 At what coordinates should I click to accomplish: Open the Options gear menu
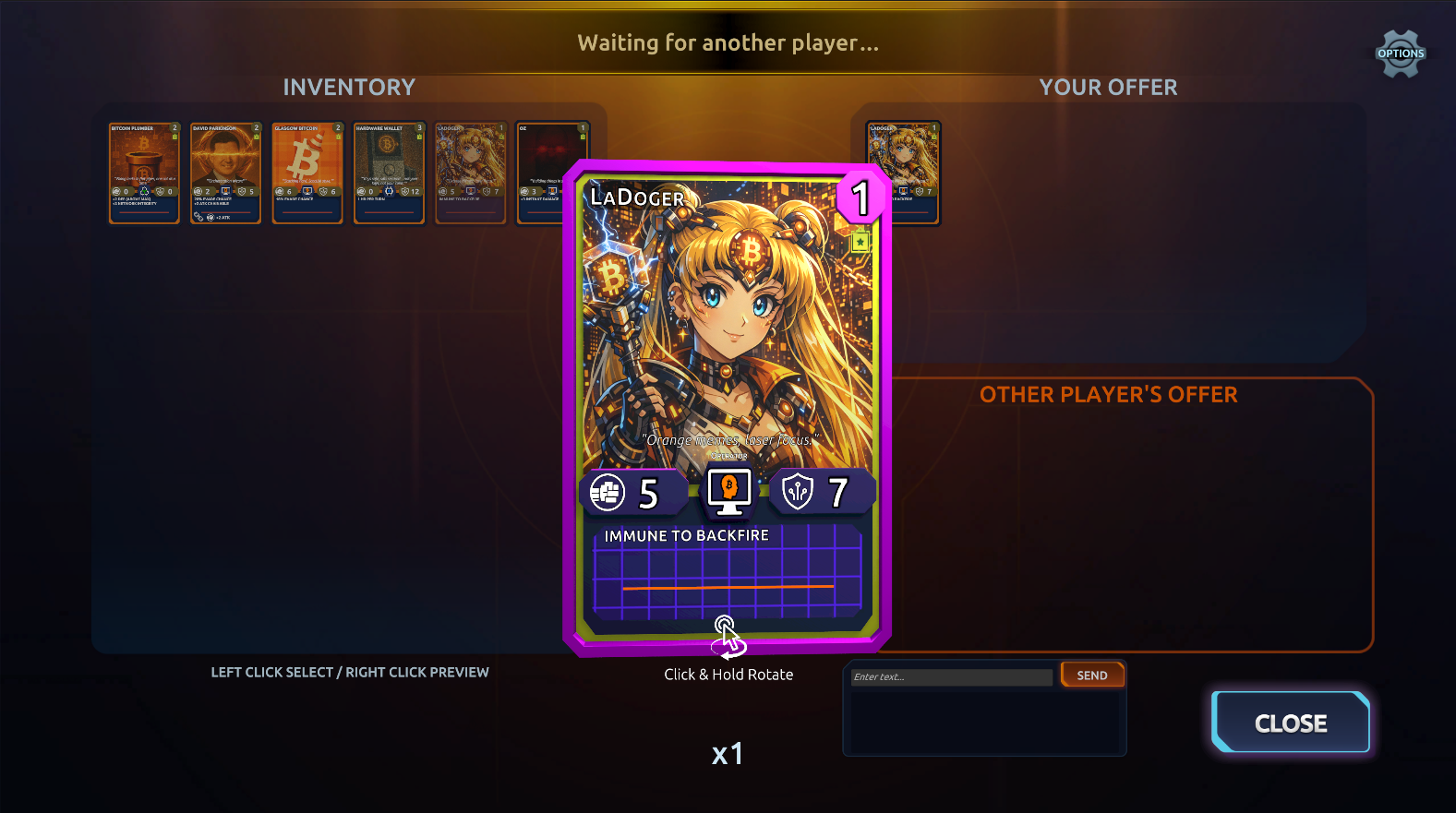coord(1399,53)
